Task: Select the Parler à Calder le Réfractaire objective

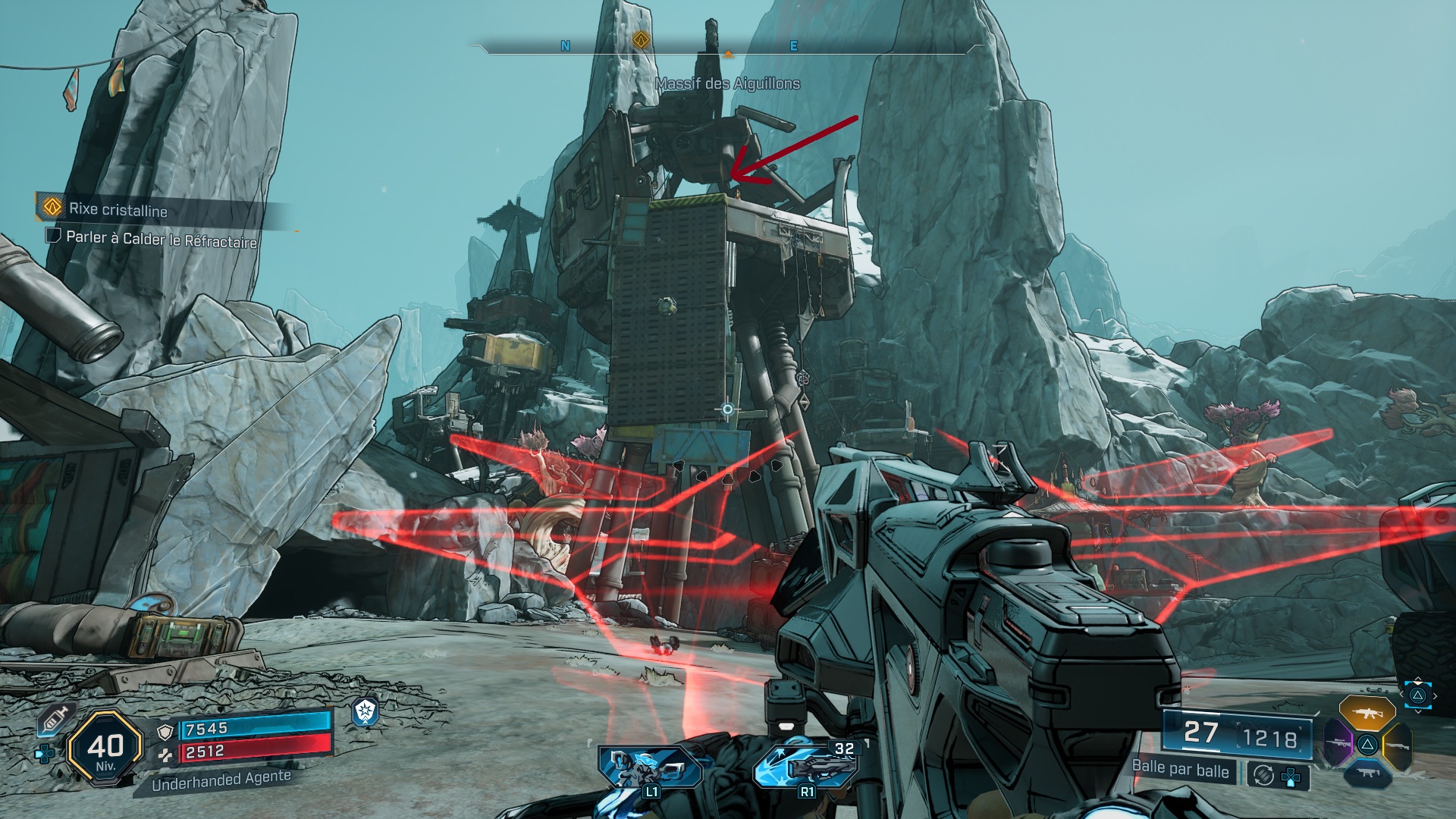Action: coord(161,239)
